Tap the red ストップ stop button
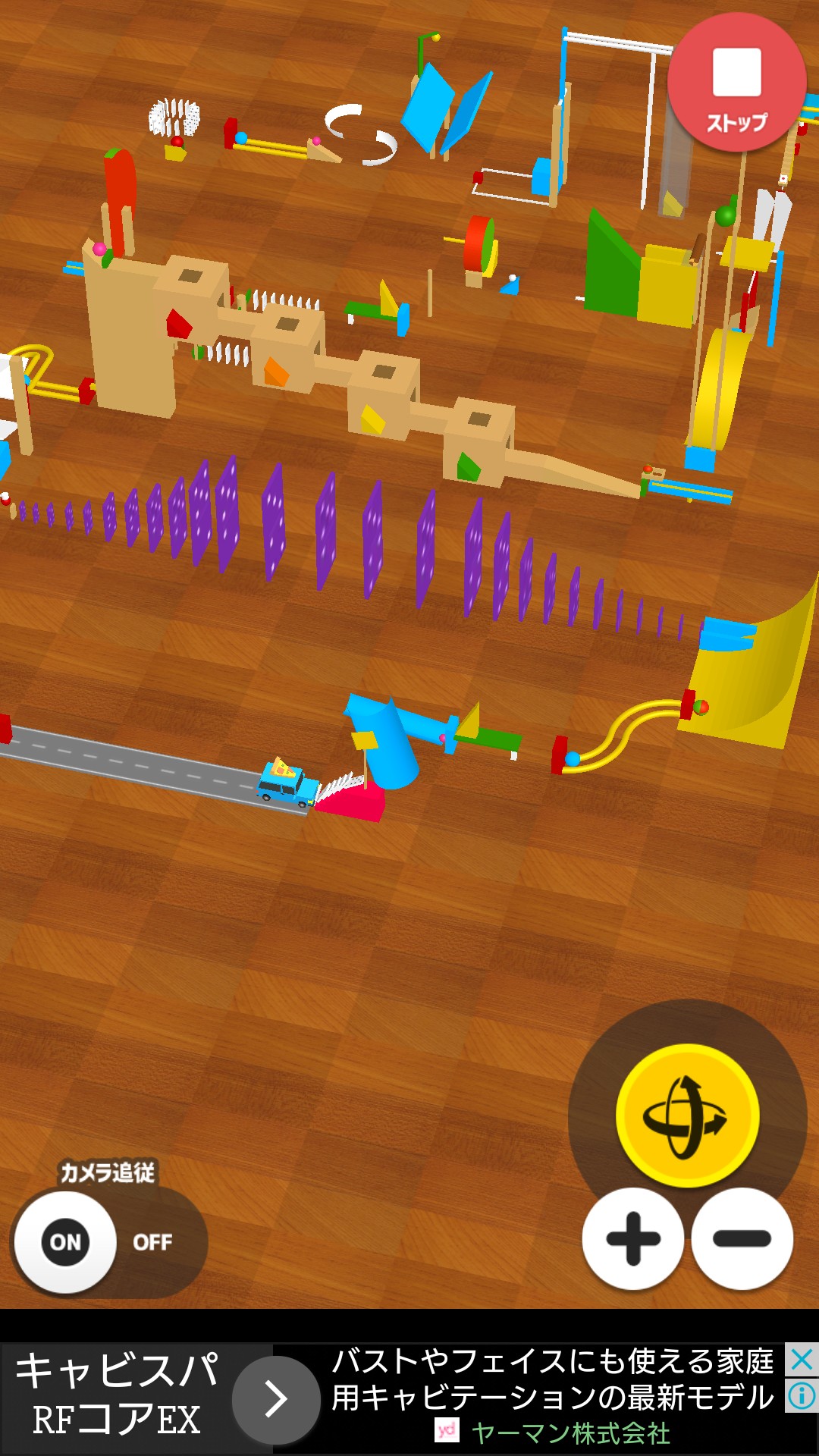Viewport: 819px width, 1456px height. pos(736,83)
